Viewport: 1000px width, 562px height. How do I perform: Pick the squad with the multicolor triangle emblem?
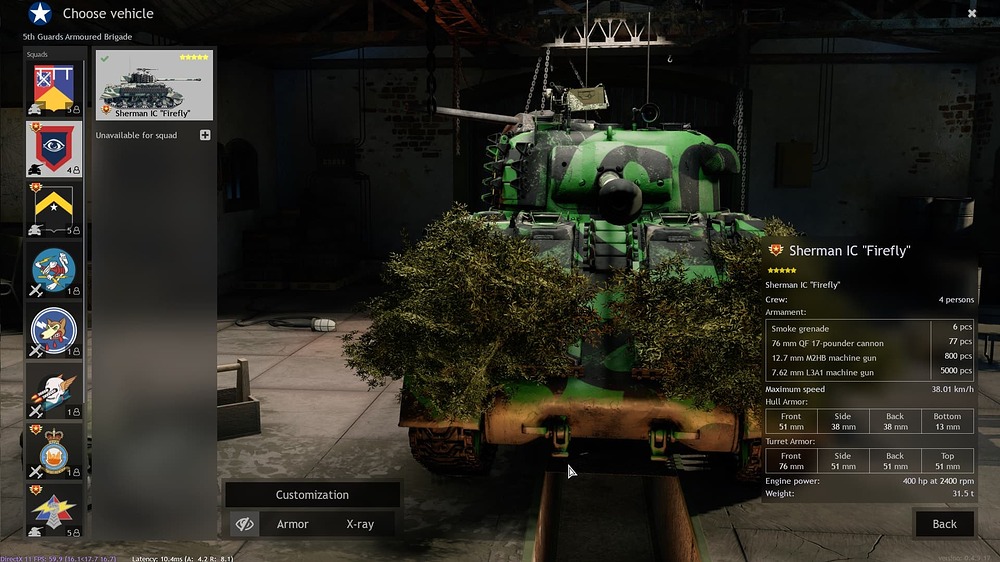click(x=54, y=510)
